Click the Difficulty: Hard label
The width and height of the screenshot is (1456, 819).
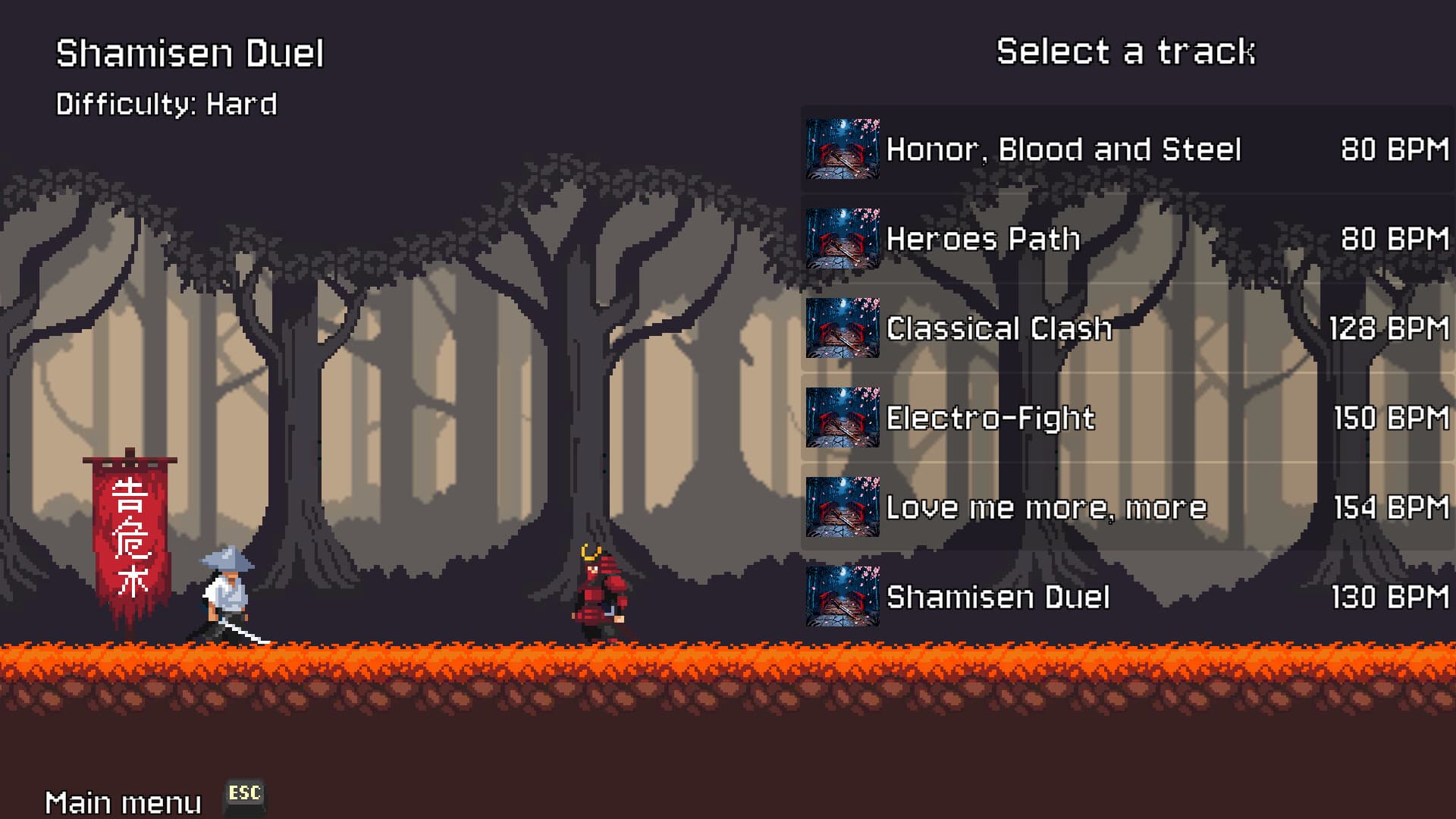click(168, 104)
